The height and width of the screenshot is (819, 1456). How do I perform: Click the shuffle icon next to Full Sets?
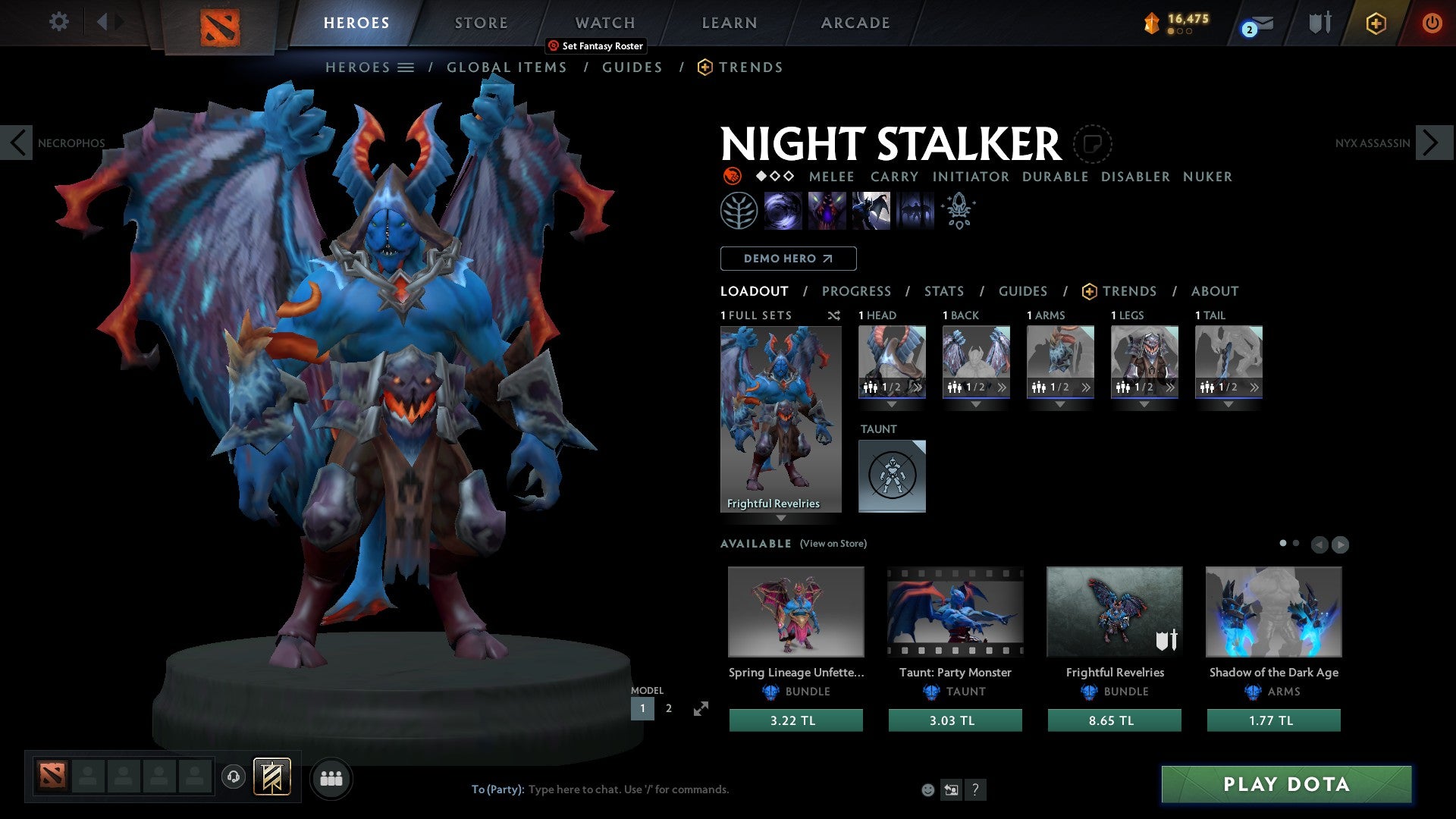point(833,315)
